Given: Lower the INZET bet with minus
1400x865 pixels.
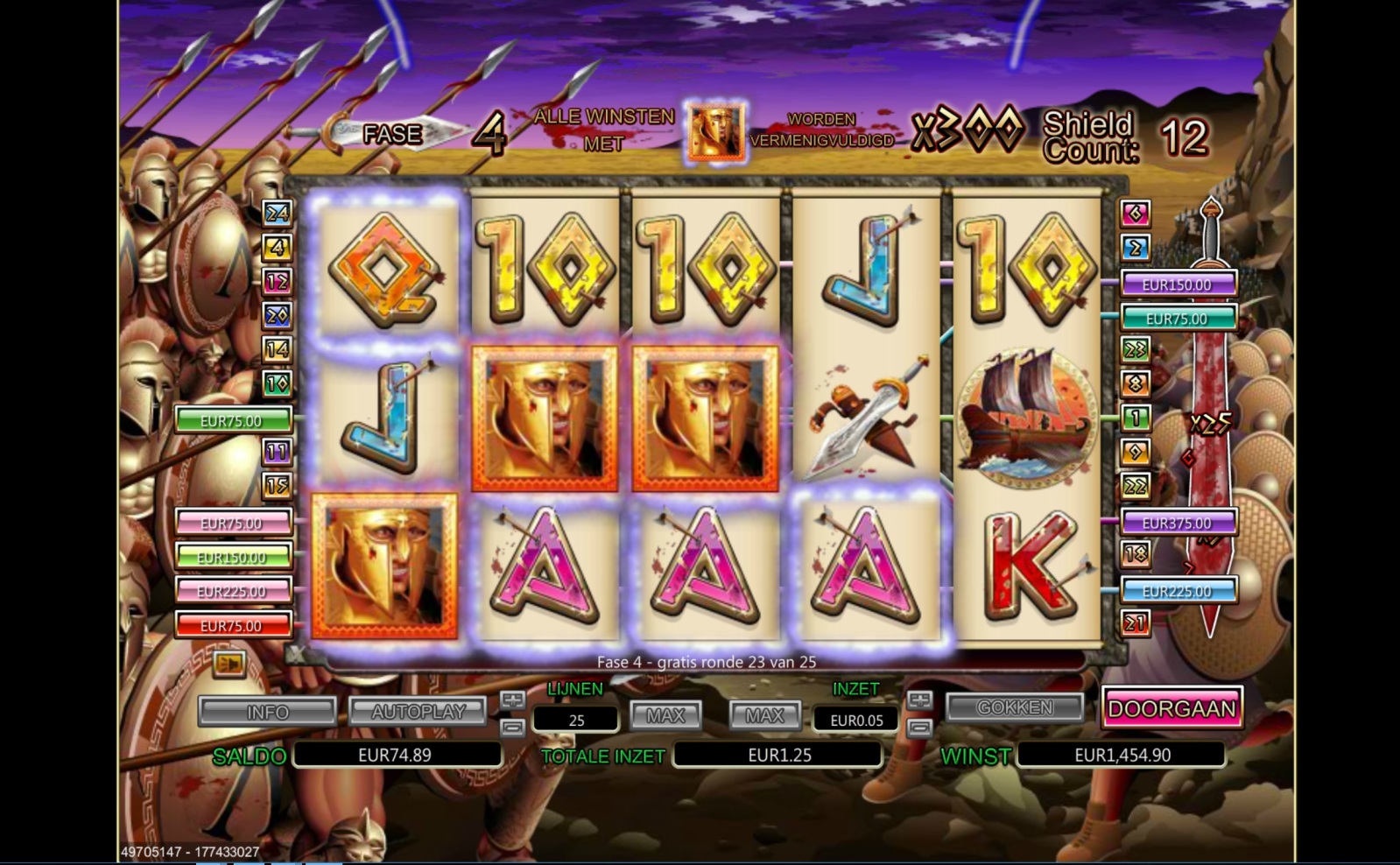Looking at the screenshot, I should 919,728.
